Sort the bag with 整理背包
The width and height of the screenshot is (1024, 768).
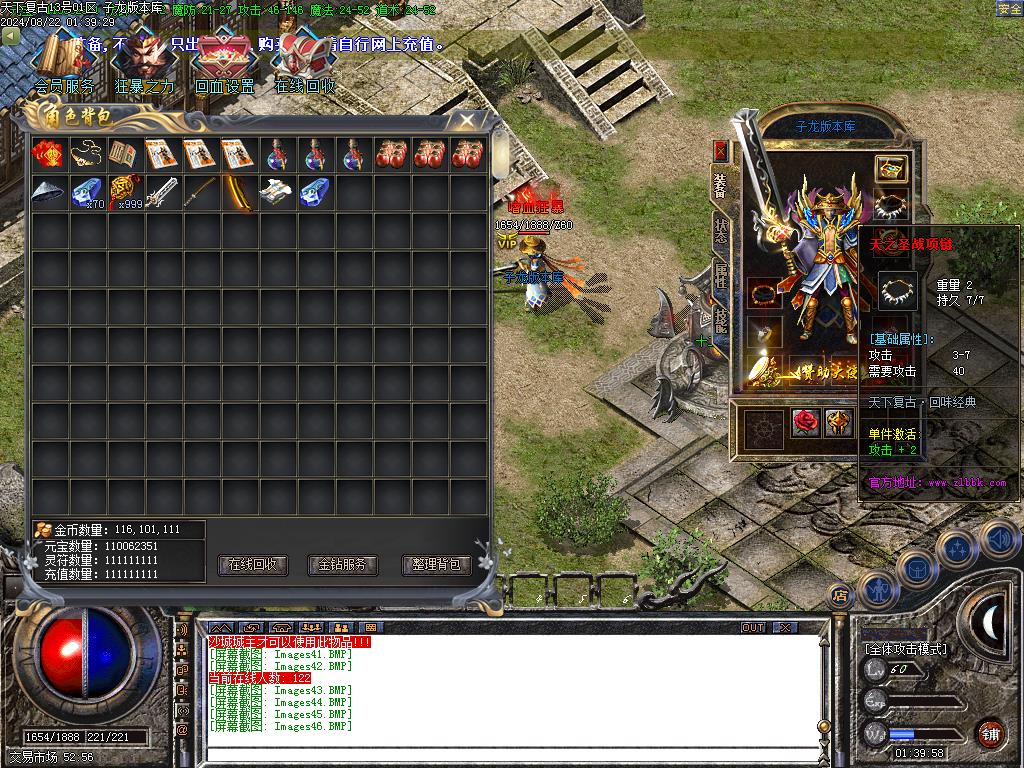[436, 565]
